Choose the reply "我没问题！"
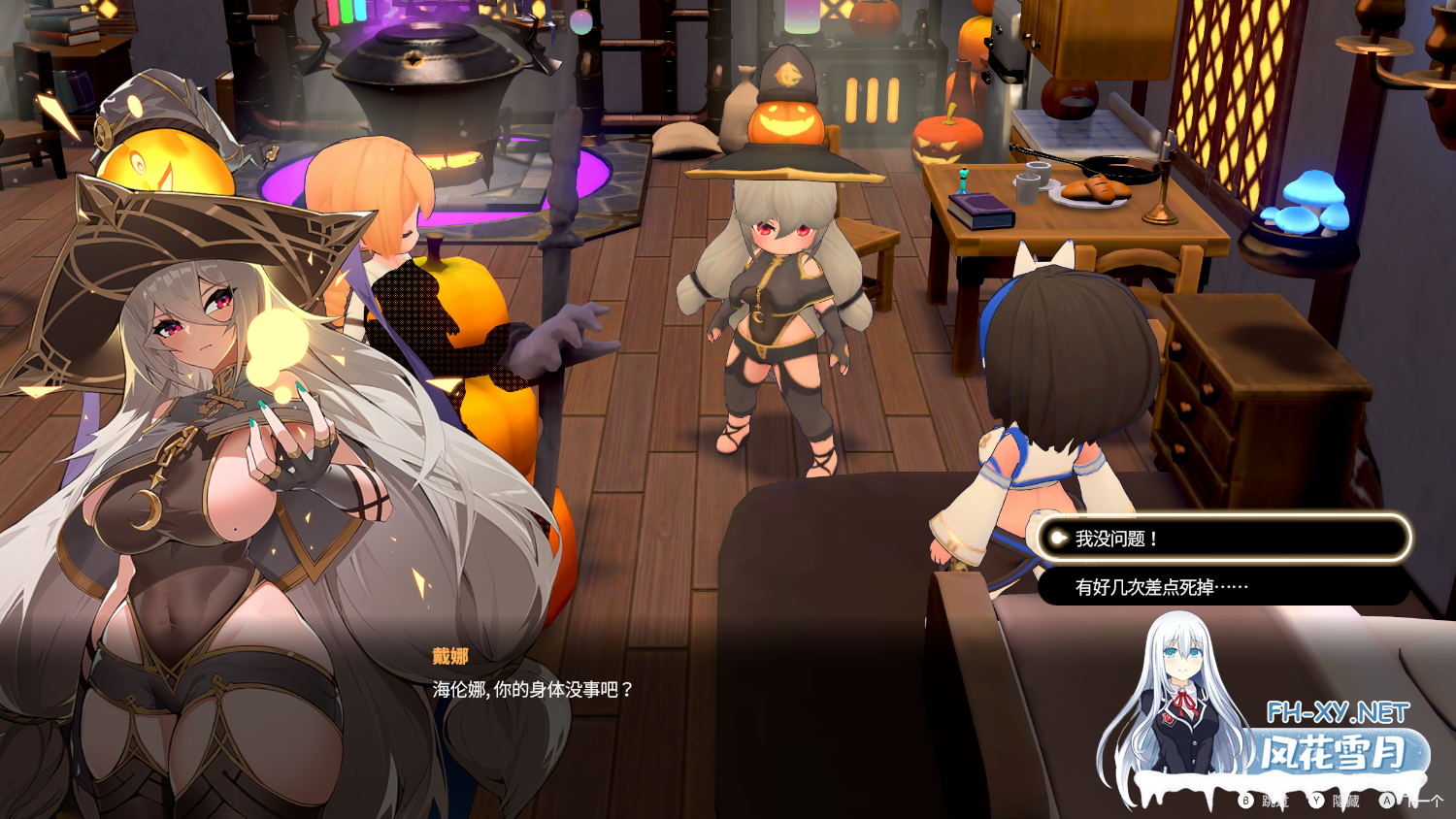The width and height of the screenshot is (1456, 819). pos(1223,539)
